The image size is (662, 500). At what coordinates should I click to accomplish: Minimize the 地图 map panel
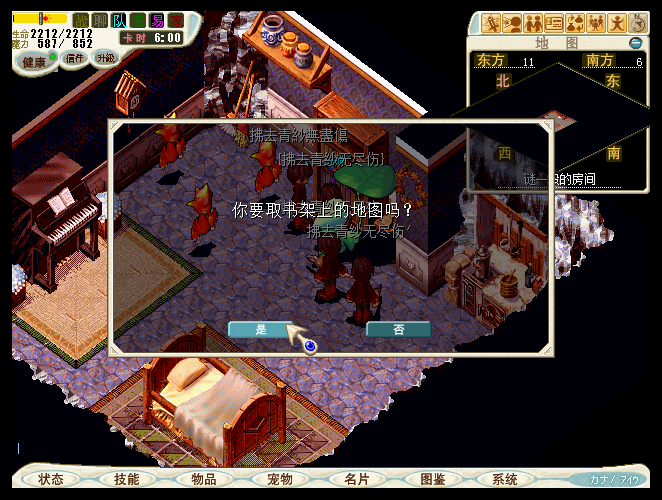636,43
